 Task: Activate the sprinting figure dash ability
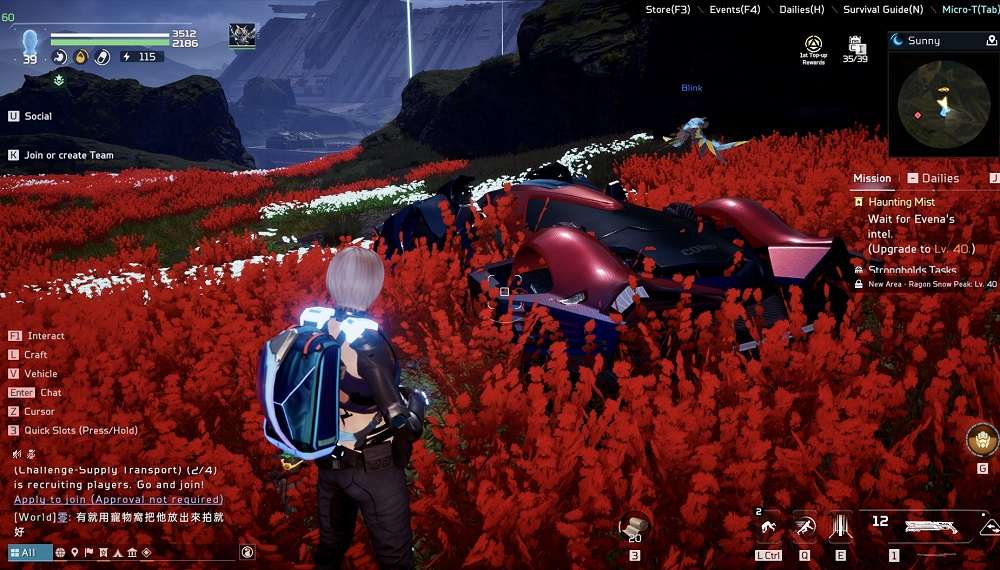coord(804,526)
